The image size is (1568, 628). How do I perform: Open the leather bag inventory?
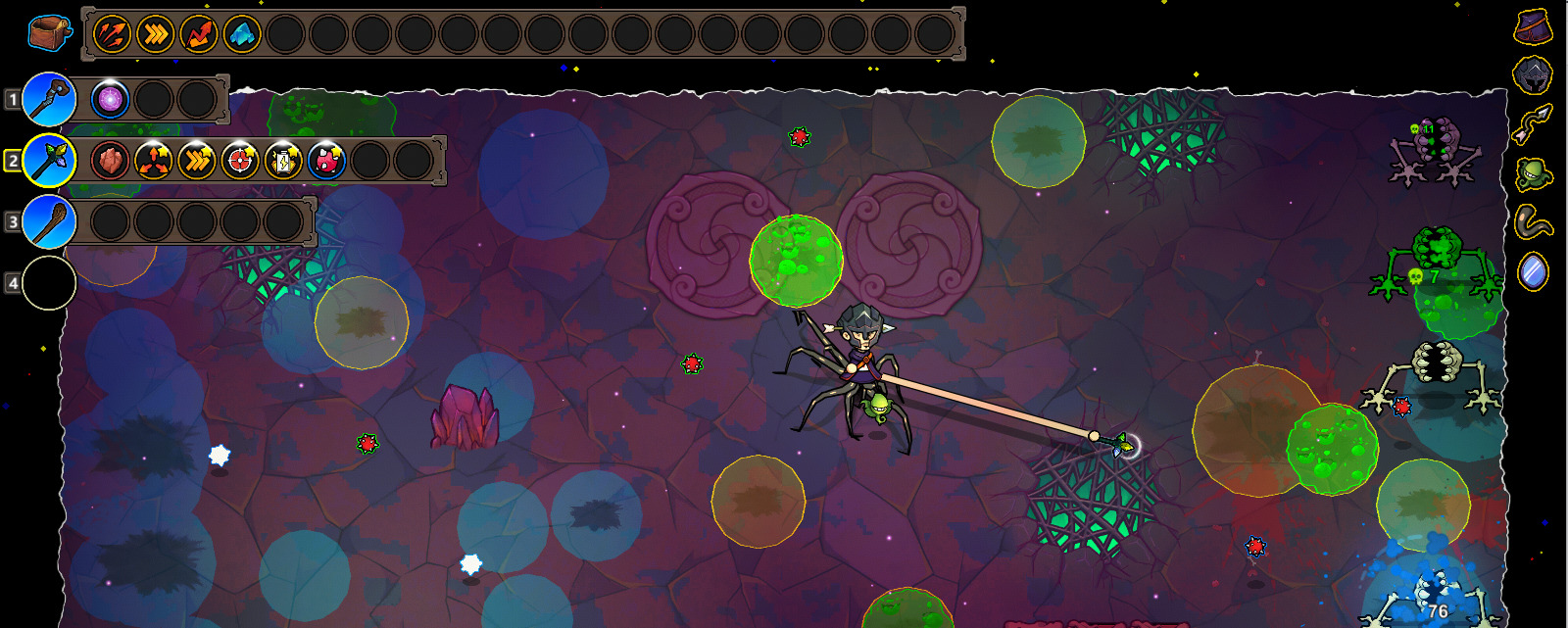click(x=49, y=33)
